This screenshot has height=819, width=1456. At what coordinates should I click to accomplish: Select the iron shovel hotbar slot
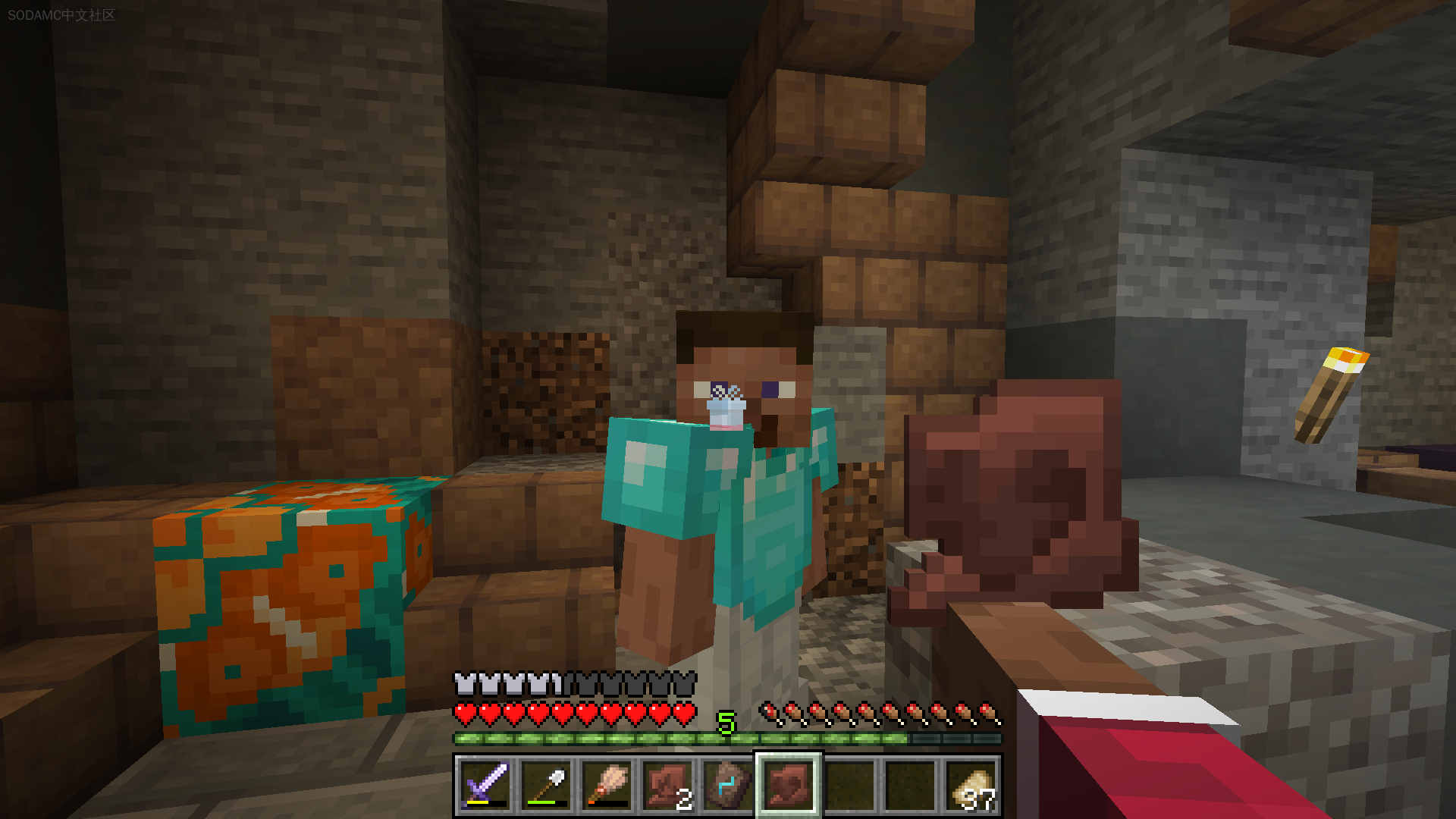pos(546,785)
